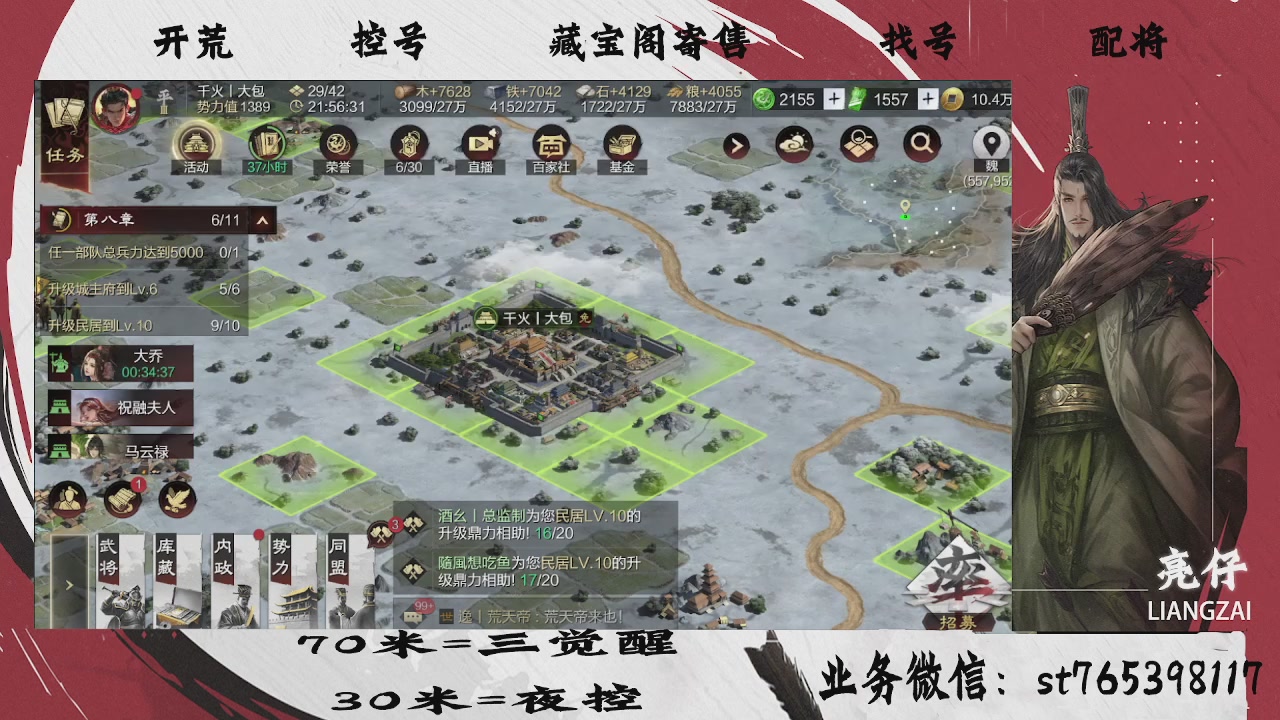Image resolution: width=1280 pixels, height=720 pixels.
Task: Click the magnifier search icon top right
Action: coord(921,144)
